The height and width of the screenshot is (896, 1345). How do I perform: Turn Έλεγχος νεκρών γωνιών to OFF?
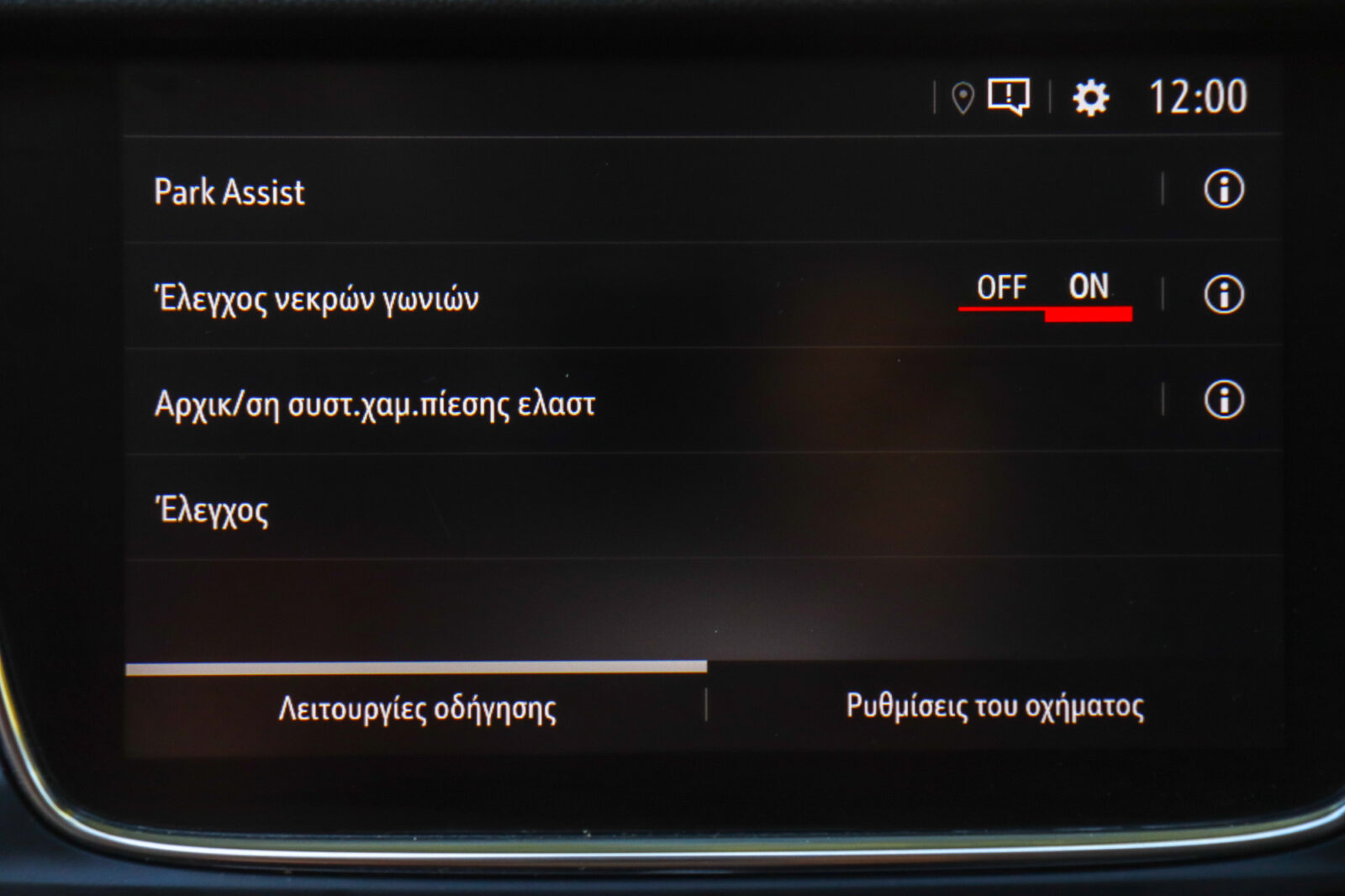1001,288
